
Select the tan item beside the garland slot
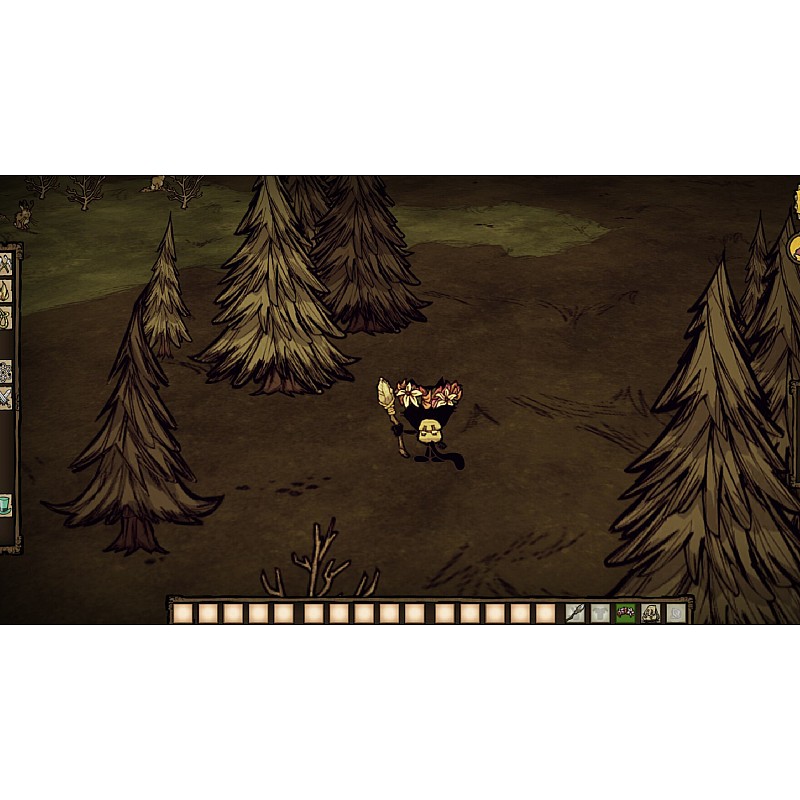(x=651, y=613)
